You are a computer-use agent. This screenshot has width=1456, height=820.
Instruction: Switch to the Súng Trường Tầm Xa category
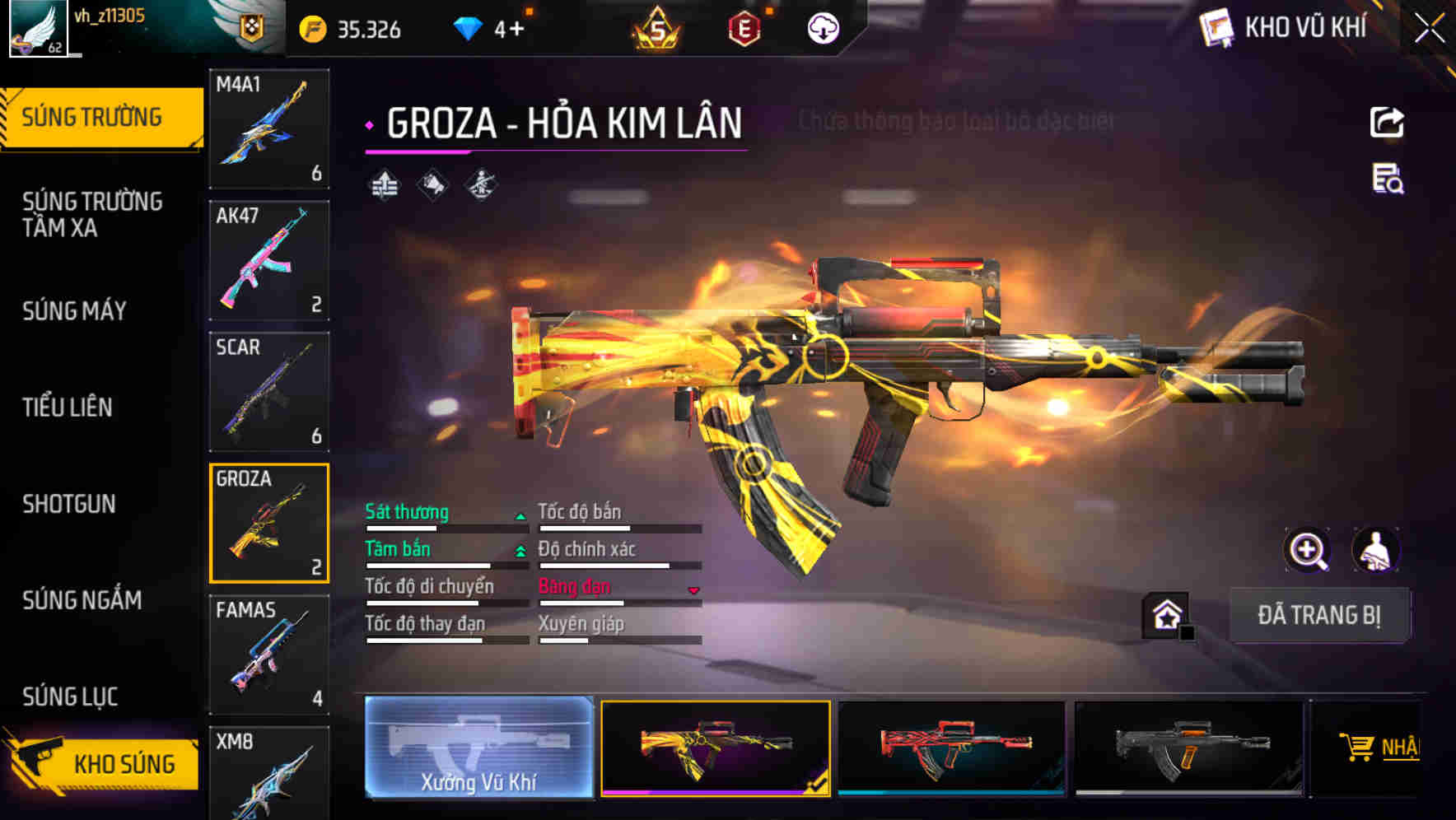pos(92,214)
